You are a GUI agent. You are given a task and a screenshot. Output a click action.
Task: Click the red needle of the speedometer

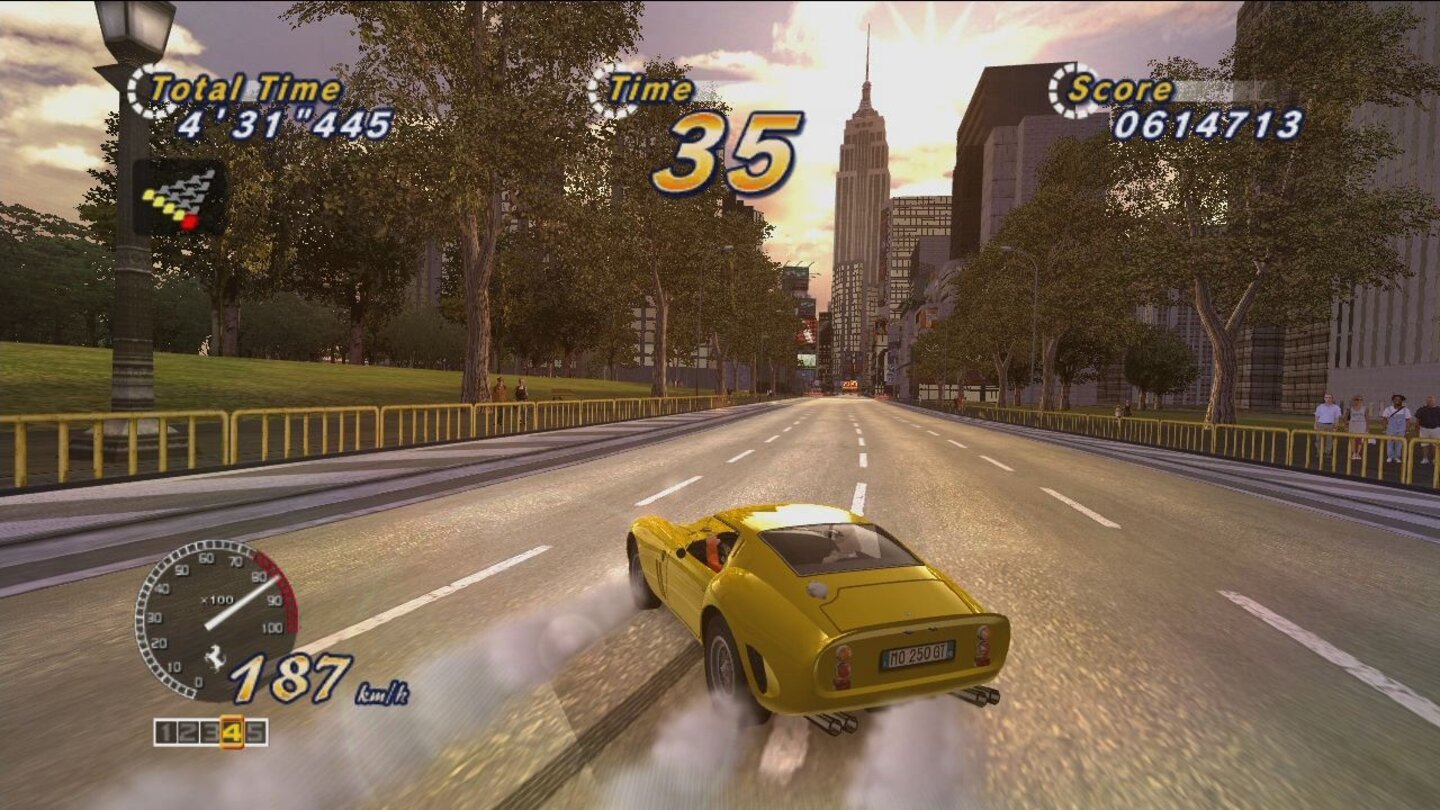(243, 601)
